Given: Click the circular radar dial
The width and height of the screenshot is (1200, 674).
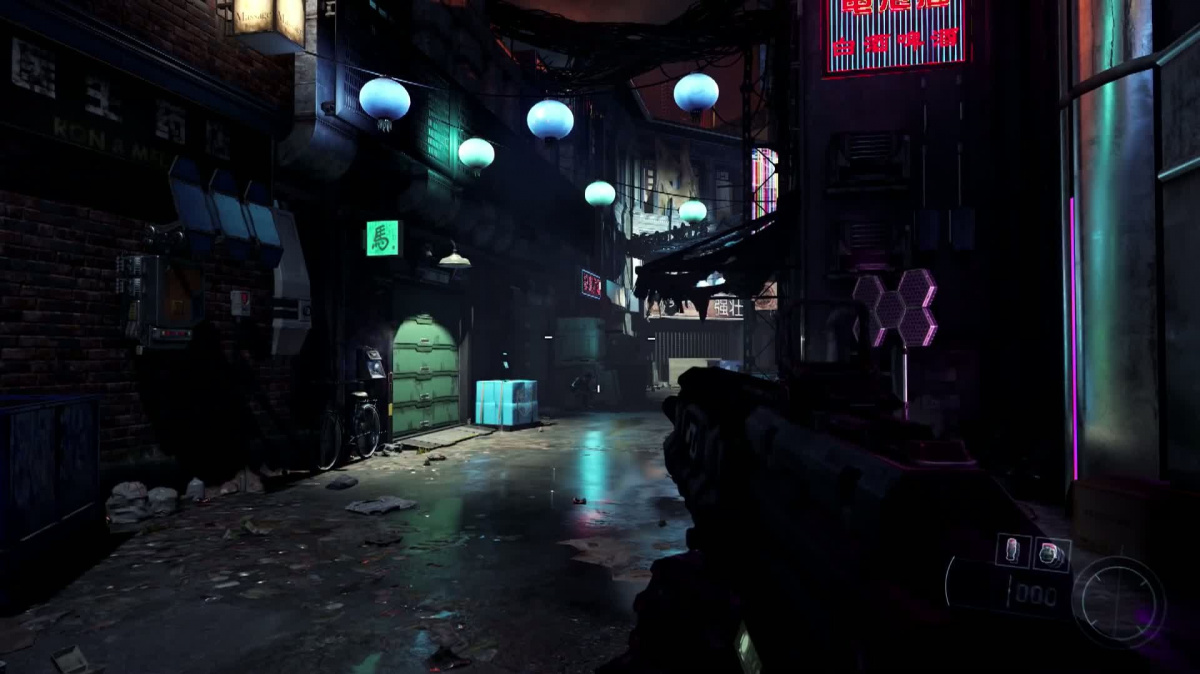Looking at the screenshot, I should click(x=1118, y=602).
